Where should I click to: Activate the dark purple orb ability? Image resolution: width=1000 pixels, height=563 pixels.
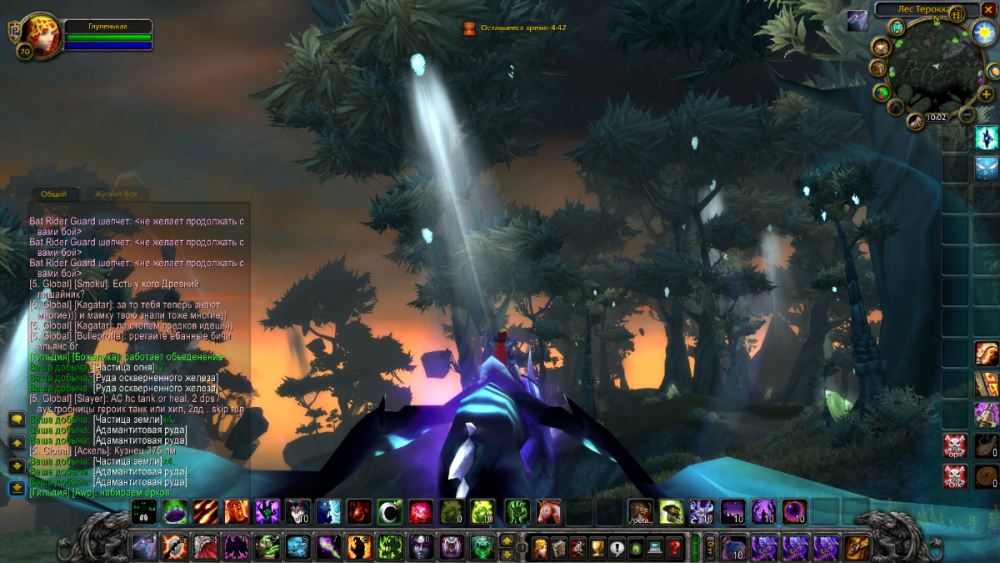[795, 512]
